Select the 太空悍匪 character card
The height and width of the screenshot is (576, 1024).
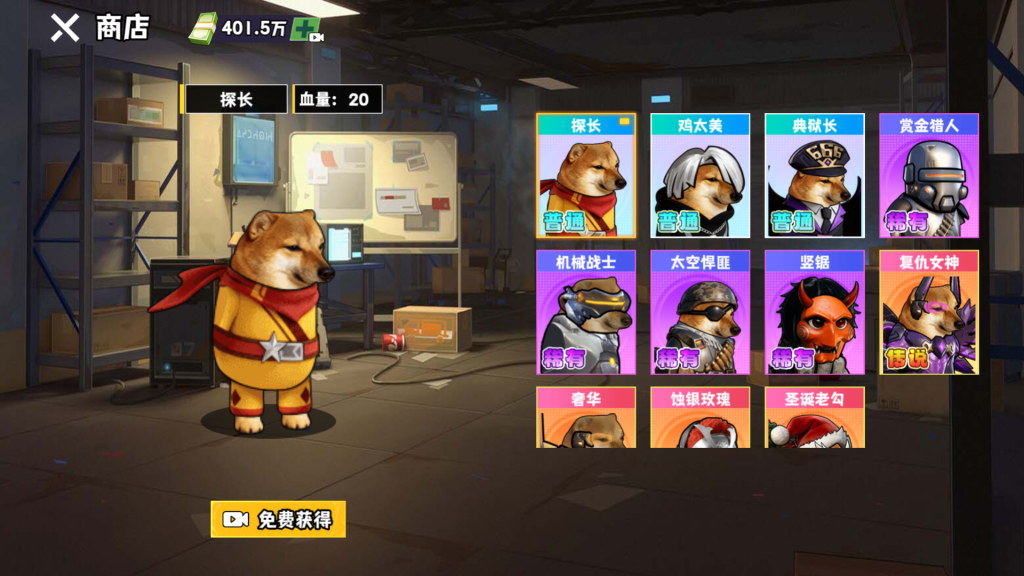tap(700, 312)
